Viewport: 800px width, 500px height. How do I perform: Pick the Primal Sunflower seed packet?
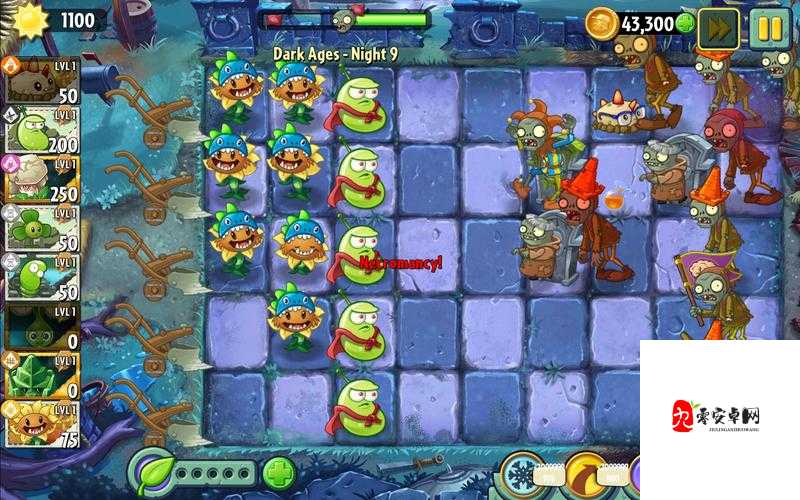pyautogui.click(x=43, y=423)
